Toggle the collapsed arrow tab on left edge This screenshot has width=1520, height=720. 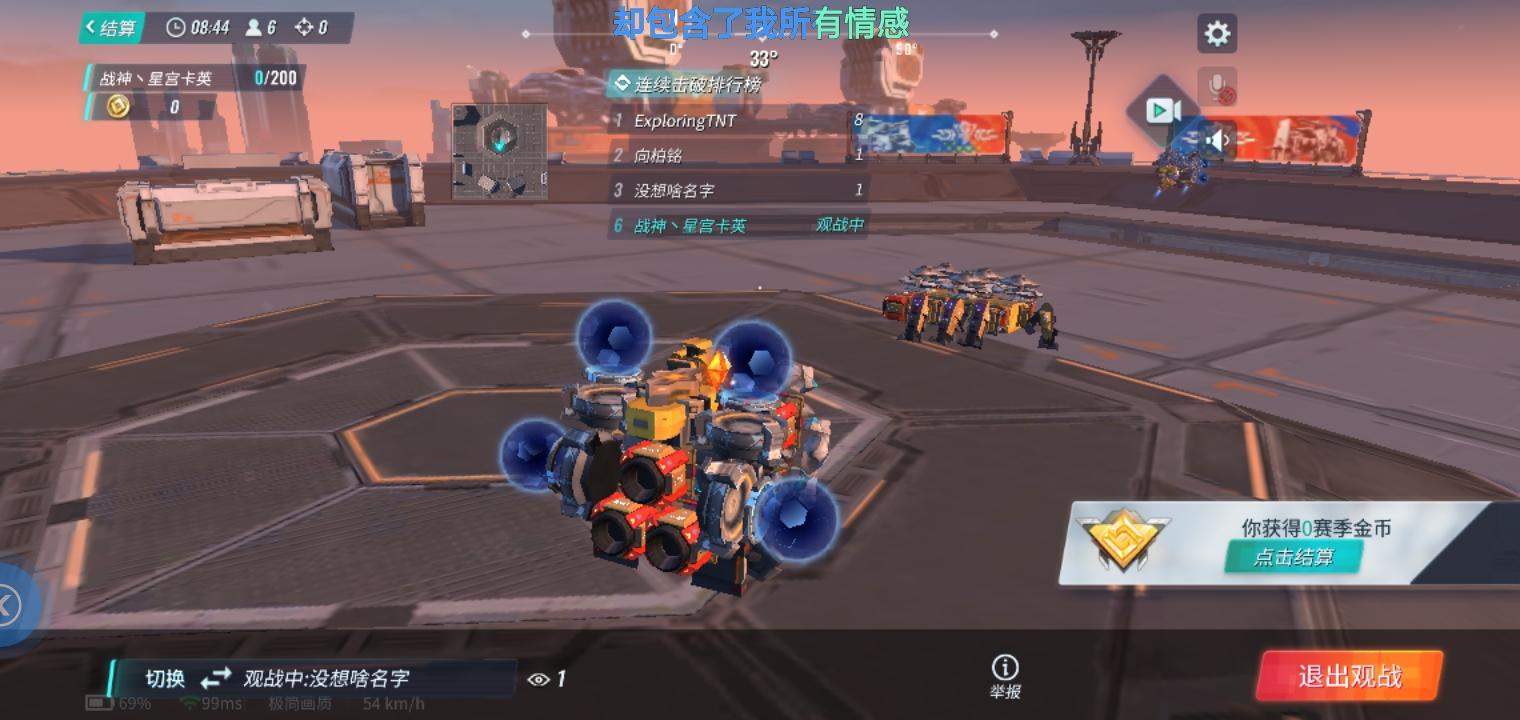tap(8, 604)
